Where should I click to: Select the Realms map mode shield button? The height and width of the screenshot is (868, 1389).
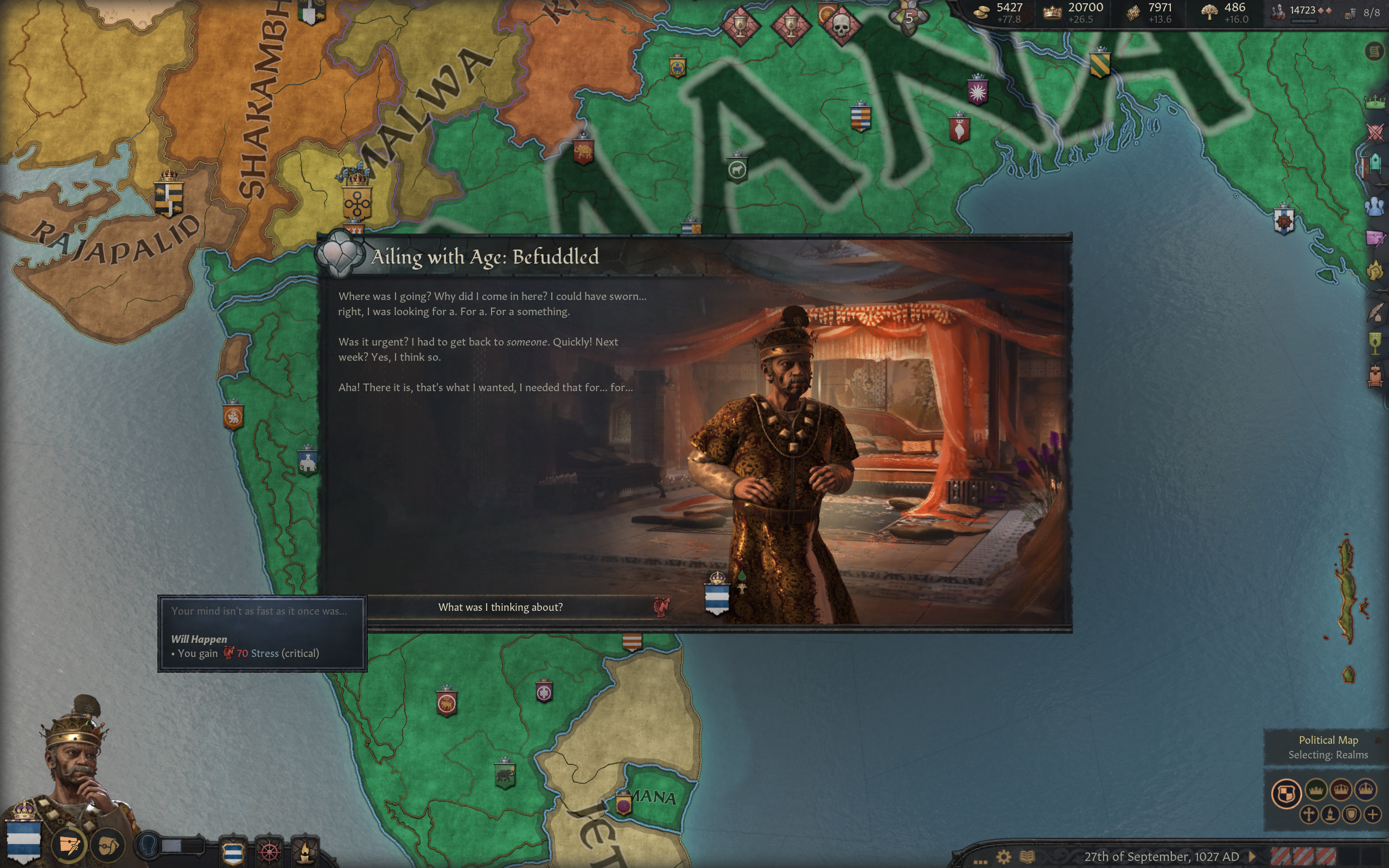(1286, 794)
